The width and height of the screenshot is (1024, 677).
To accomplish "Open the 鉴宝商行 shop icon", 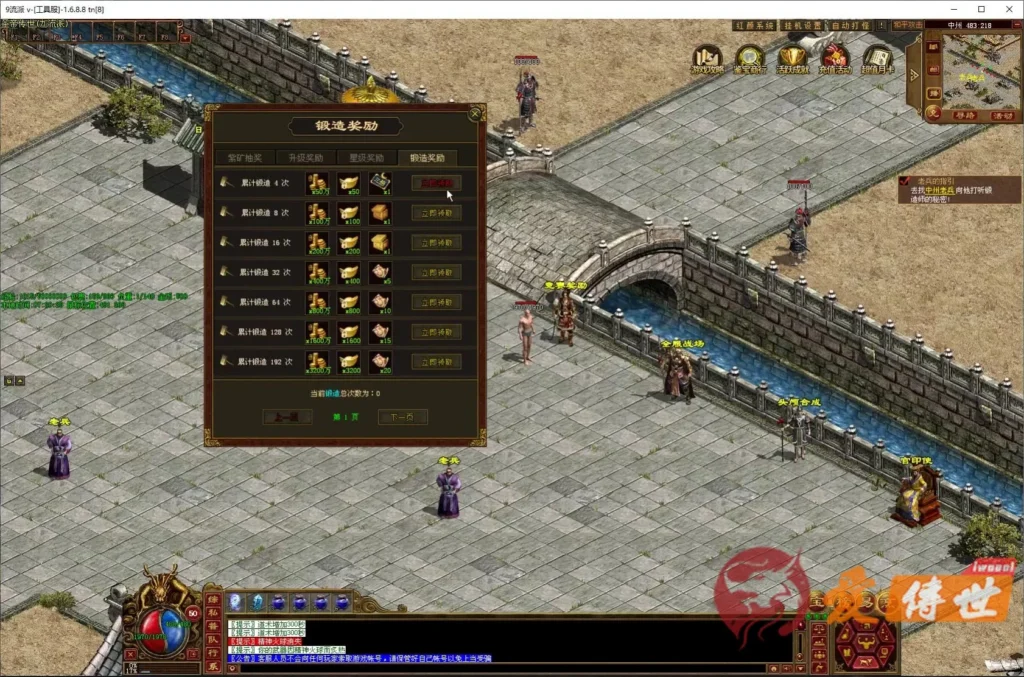I will point(750,59).
